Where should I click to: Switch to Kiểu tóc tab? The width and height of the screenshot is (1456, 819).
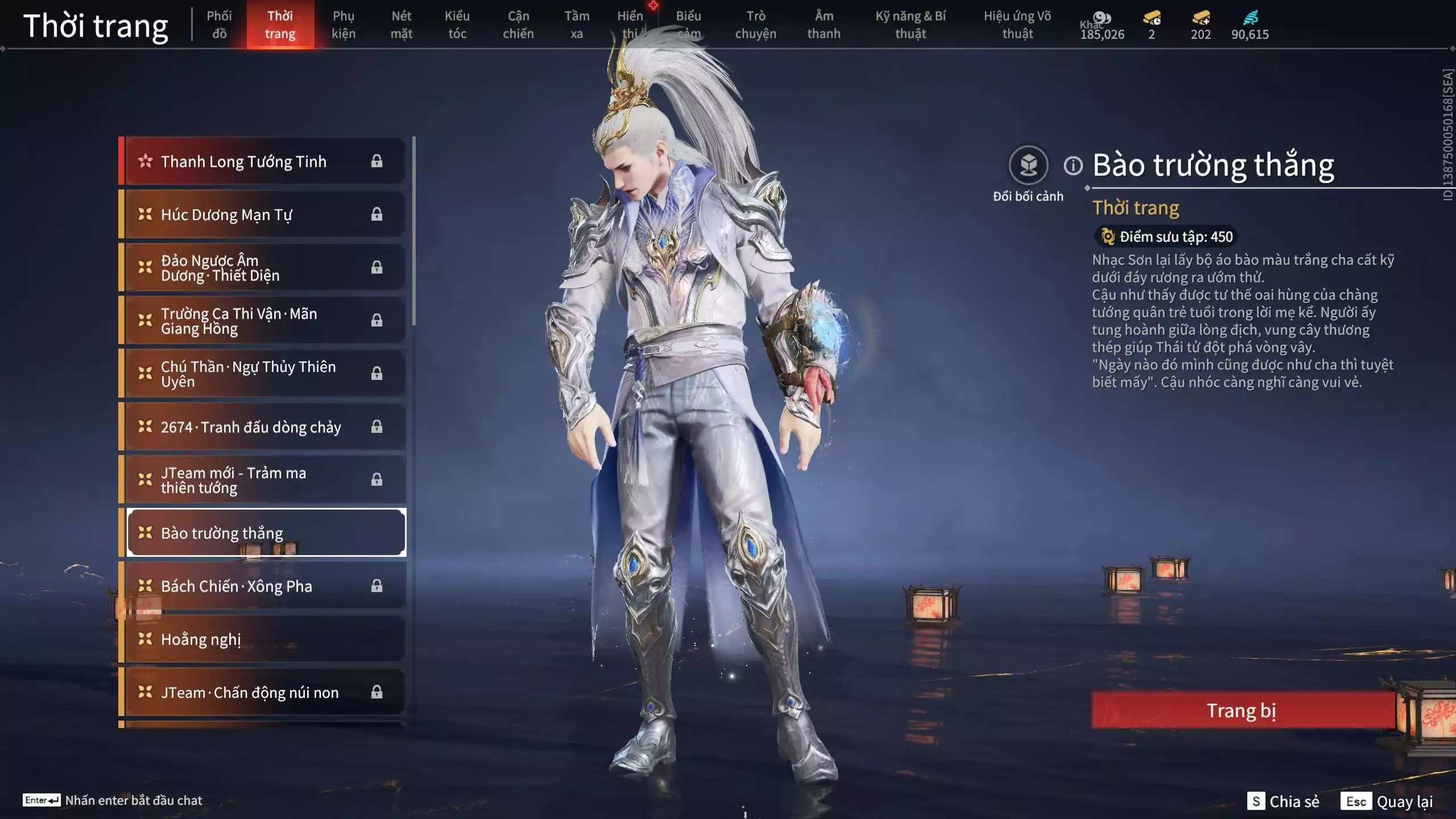457,24
